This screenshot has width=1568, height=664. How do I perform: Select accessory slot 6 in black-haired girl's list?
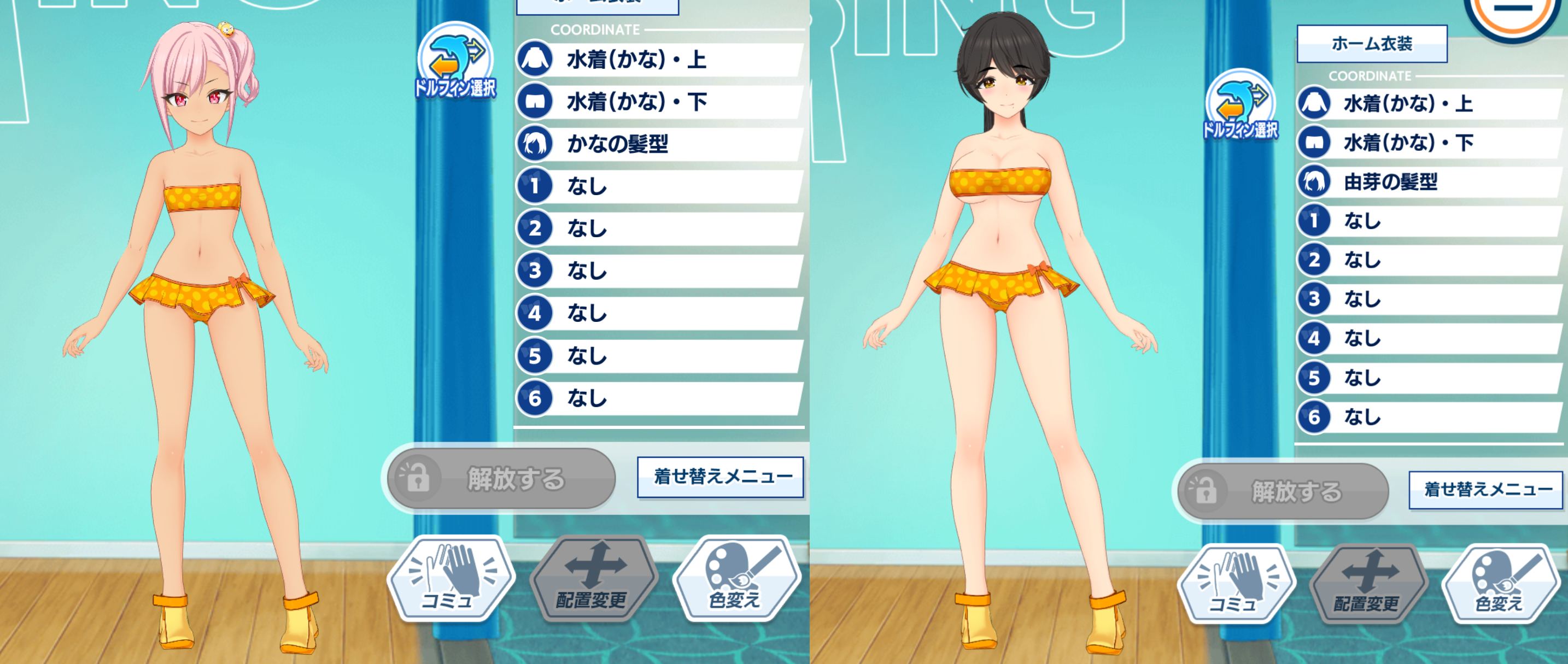(1430, 417)
